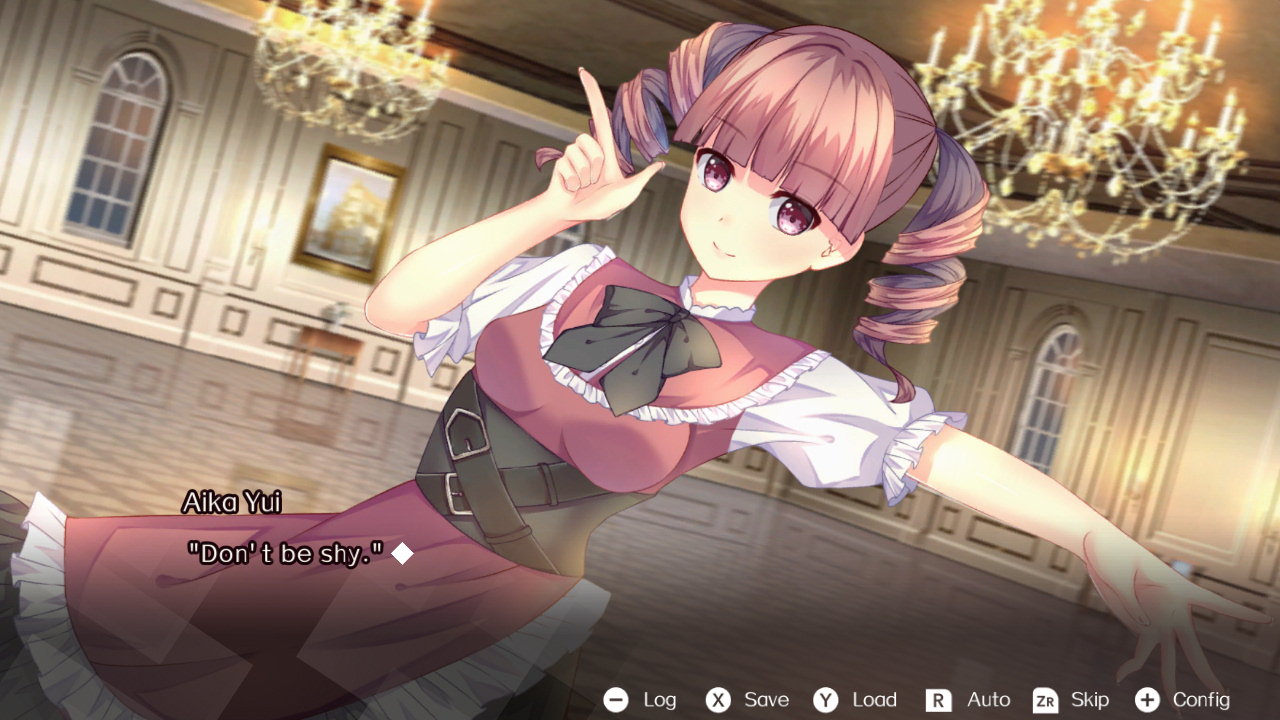Open the Log from the bottom bar
The image size is (1280, 720).
pos(659,700)
